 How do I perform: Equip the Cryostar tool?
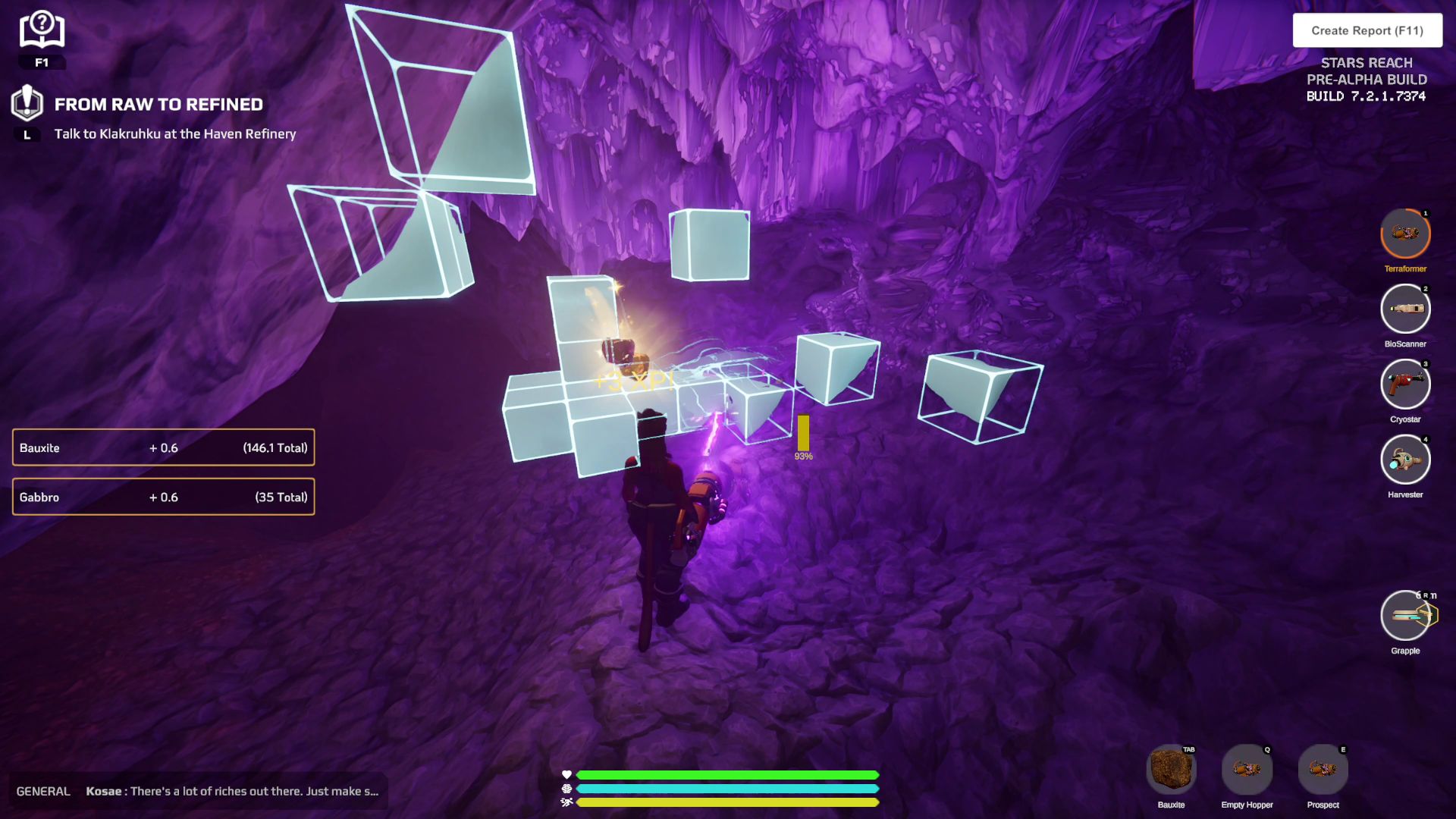coord(1404,384)
